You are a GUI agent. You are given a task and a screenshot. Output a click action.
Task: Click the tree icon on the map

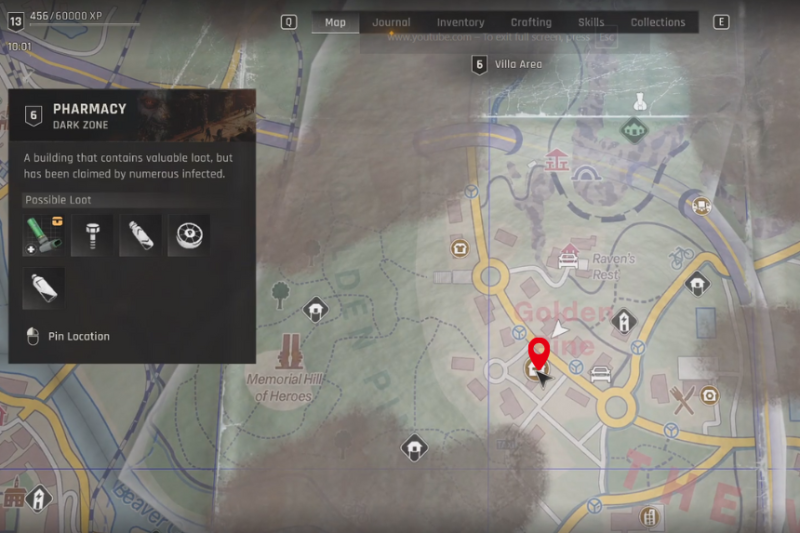click(x=281, y=293)
